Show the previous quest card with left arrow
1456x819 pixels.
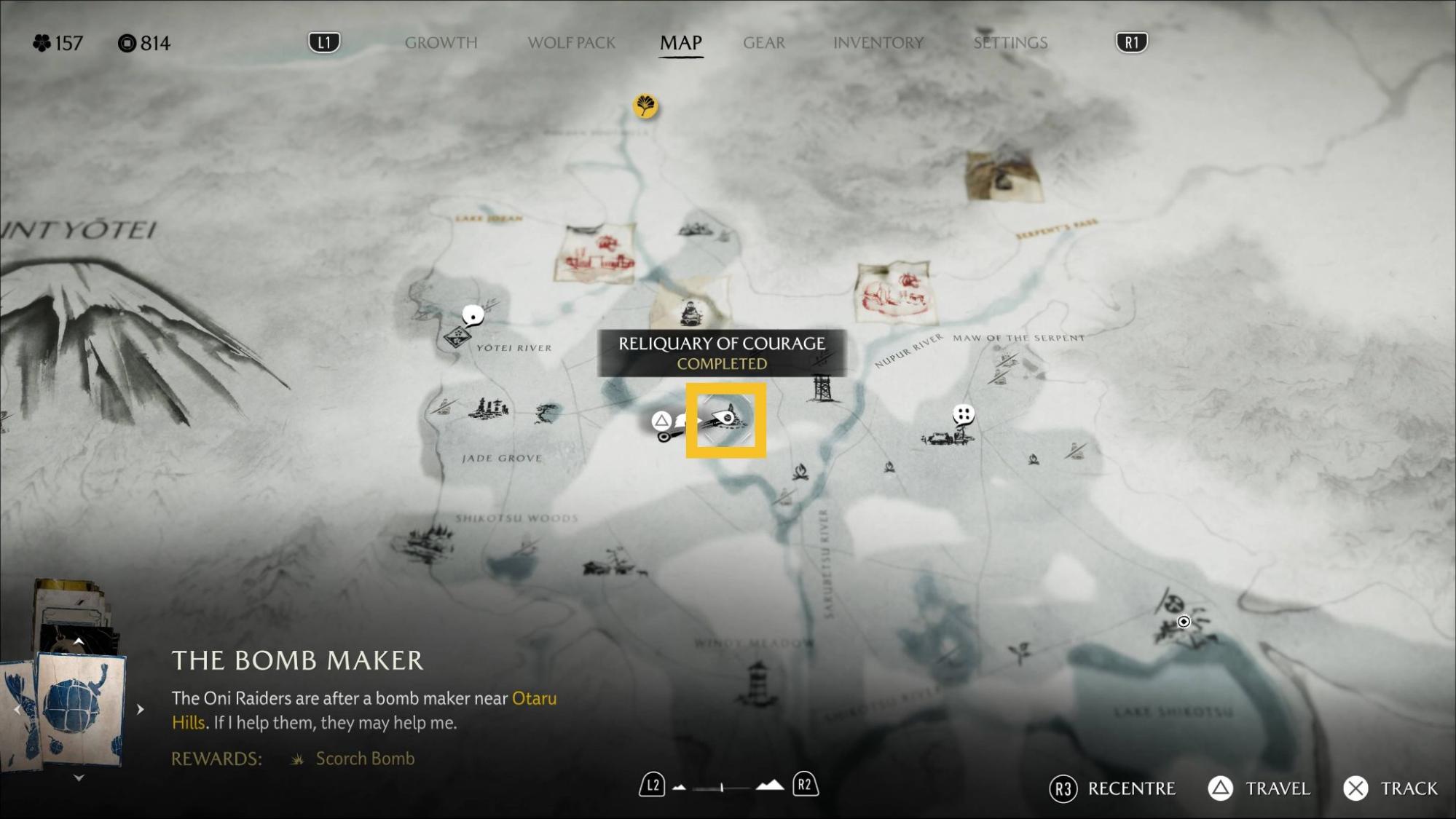[x=17, y=709]
